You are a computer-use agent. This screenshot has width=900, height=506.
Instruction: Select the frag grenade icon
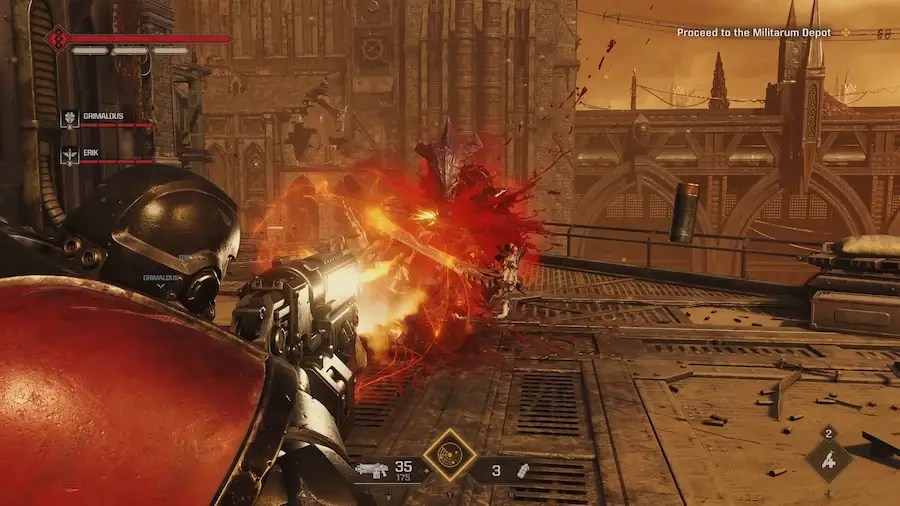point(522,469)
